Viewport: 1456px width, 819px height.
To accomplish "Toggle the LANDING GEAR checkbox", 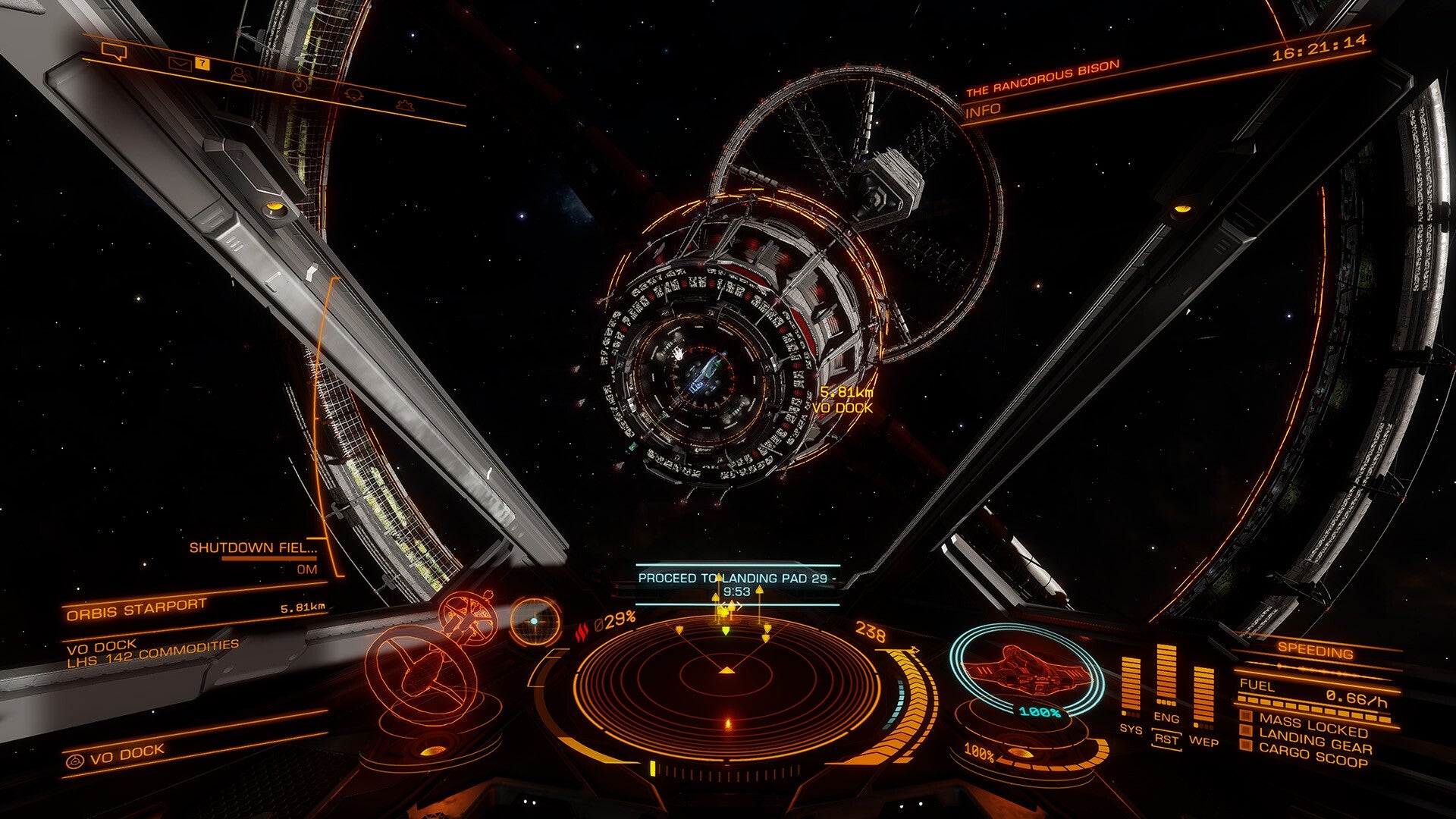I will (x=1246, y=730).
